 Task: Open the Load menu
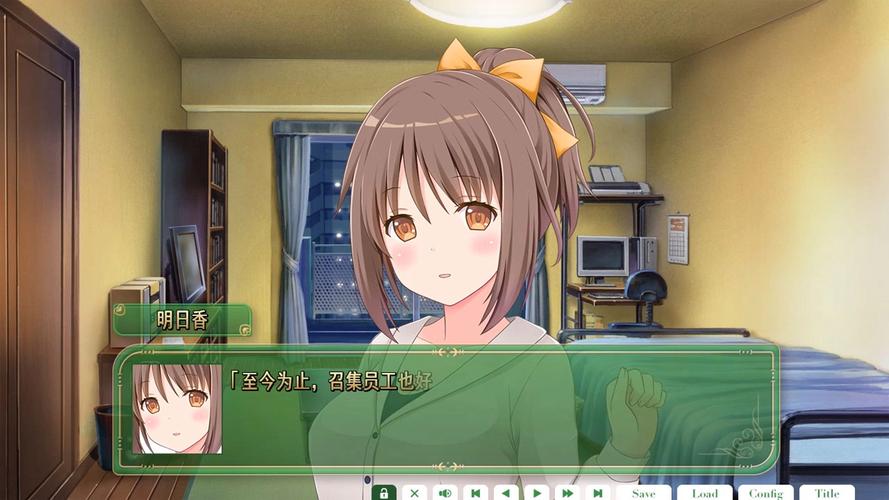tap(704, 493)
